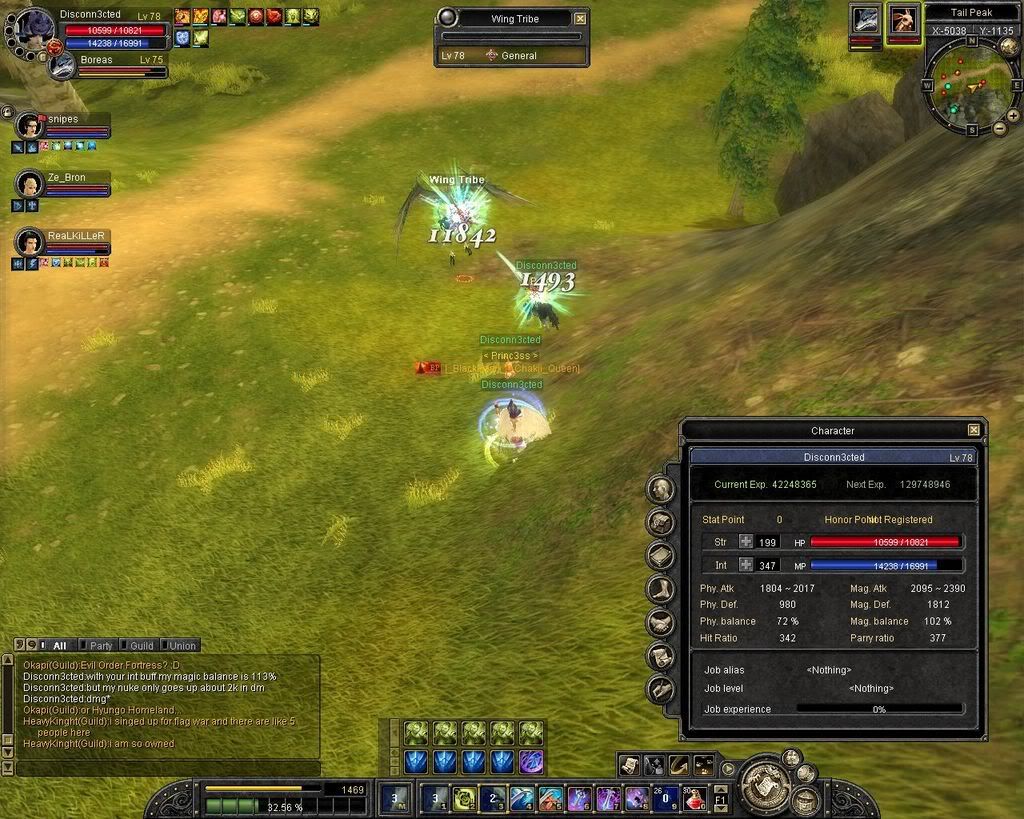Close the Wing Tribe target window

[580, 18]
